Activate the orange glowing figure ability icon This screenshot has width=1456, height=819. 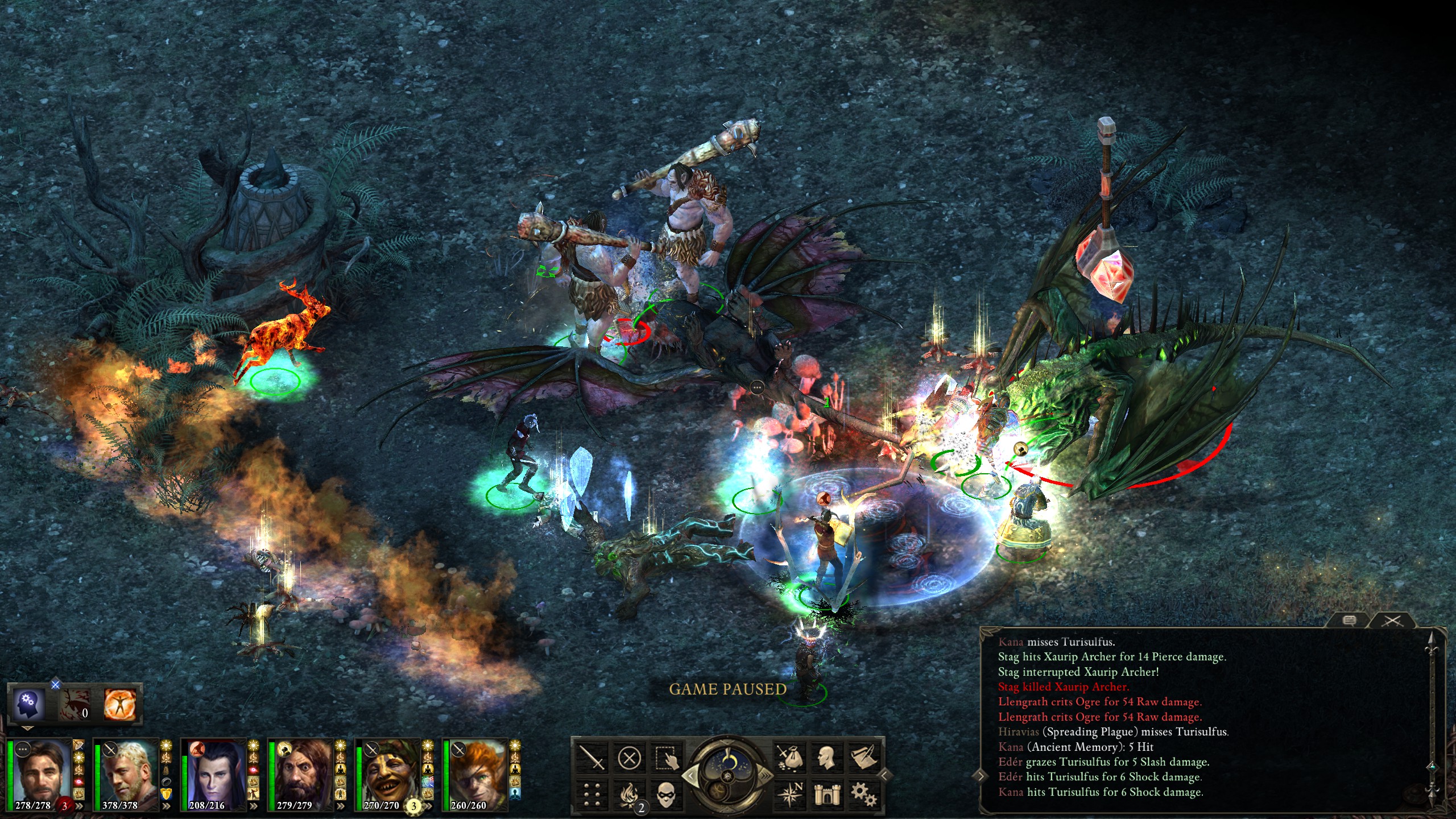120,705
